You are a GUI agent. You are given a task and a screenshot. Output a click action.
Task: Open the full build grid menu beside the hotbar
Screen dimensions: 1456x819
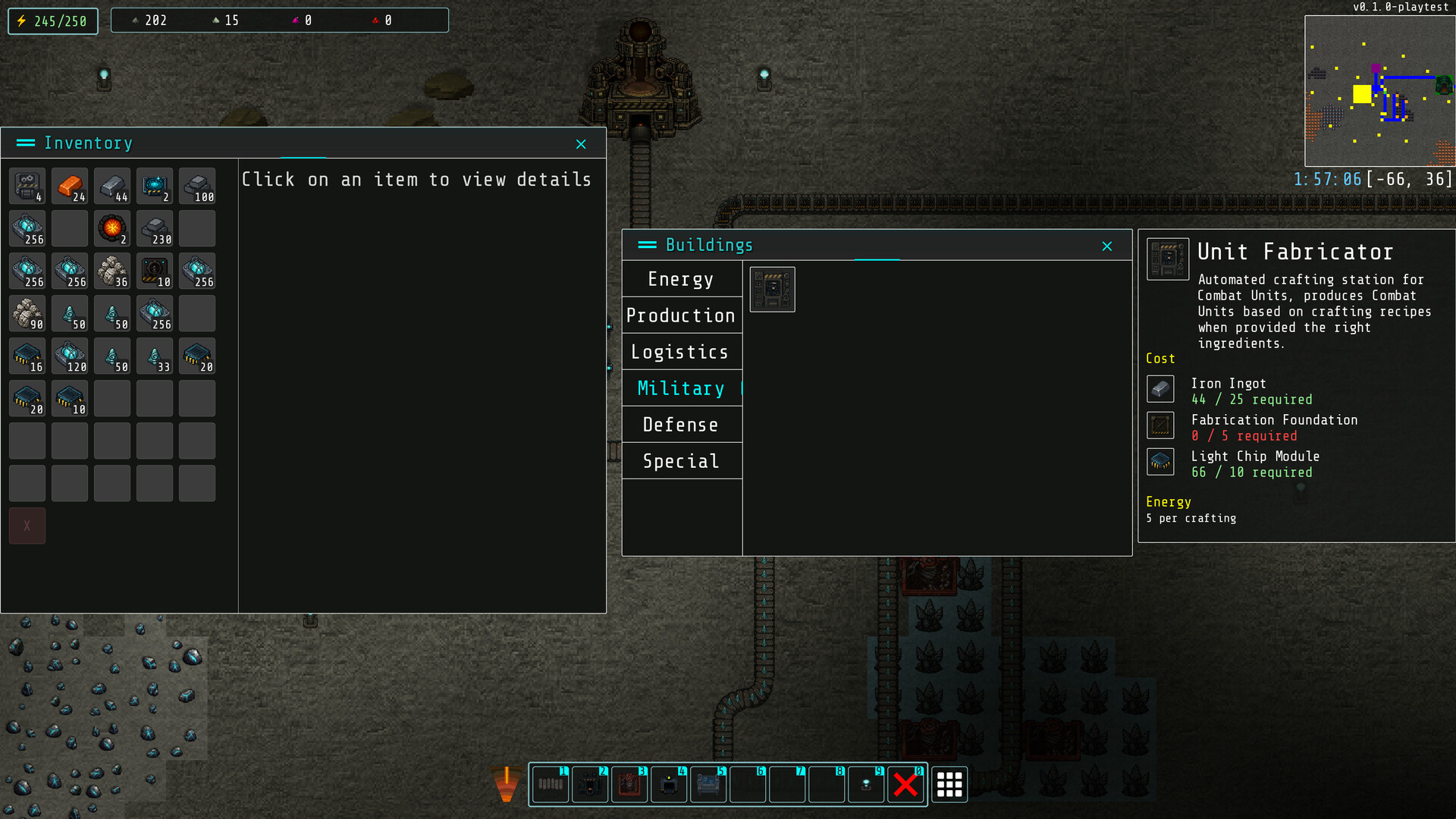point(949,785)
